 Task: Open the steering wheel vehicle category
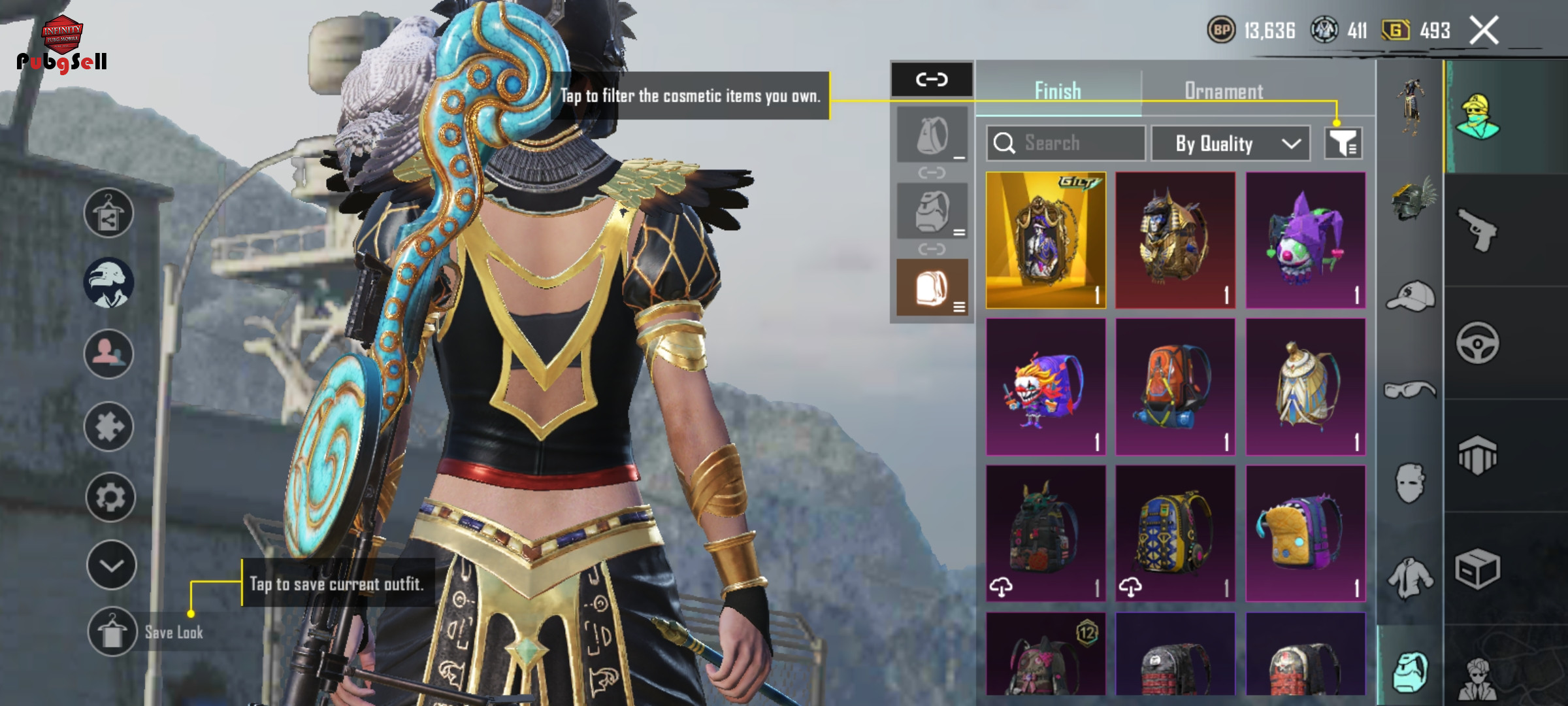[1477, 343]
